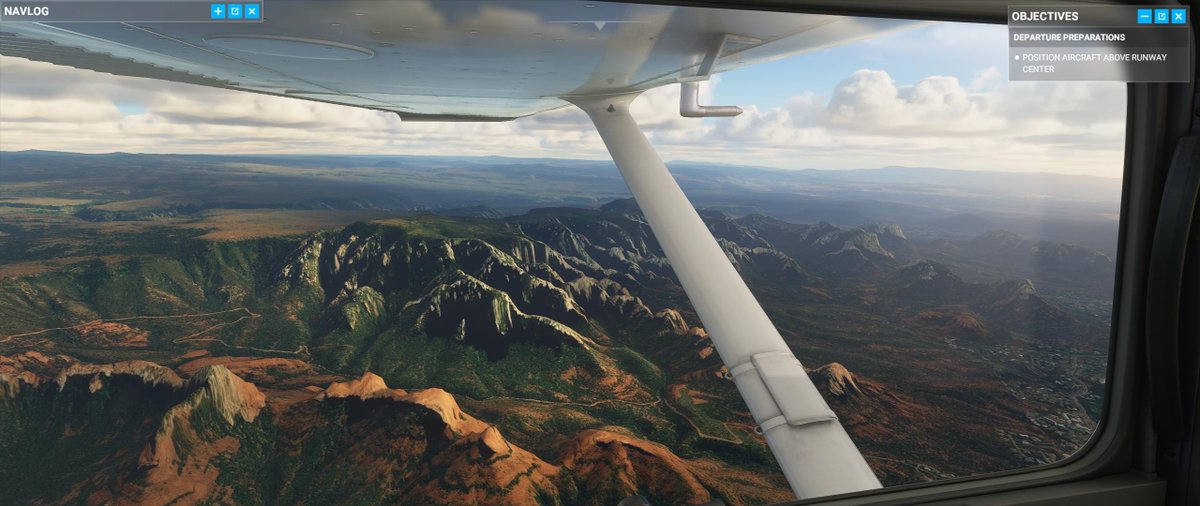Close the Objectives panel
The width and height of the screenshot is (1200, 506).
[1179, 16]
